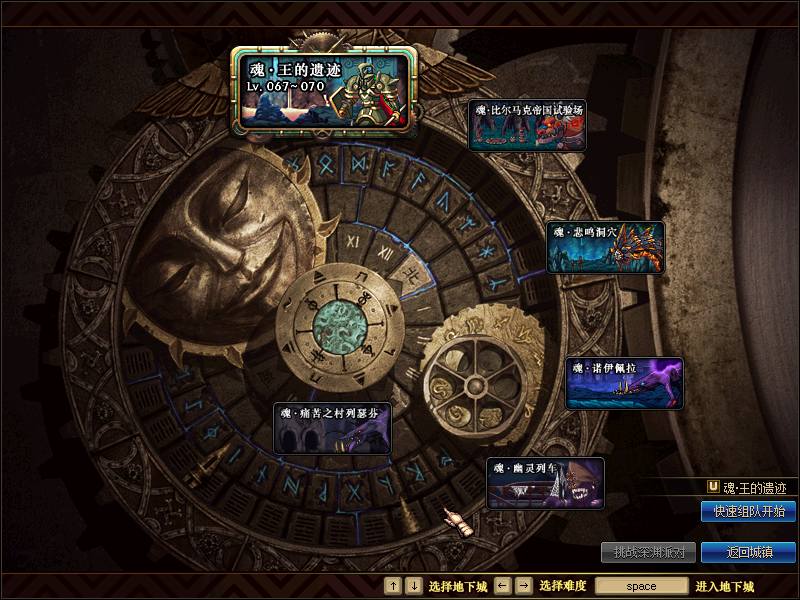Pick the 魂·悲鸣洞穴 dungeon tile
Image resolution: width=800 pixels, height=600 pixels.
coord(605,247)
